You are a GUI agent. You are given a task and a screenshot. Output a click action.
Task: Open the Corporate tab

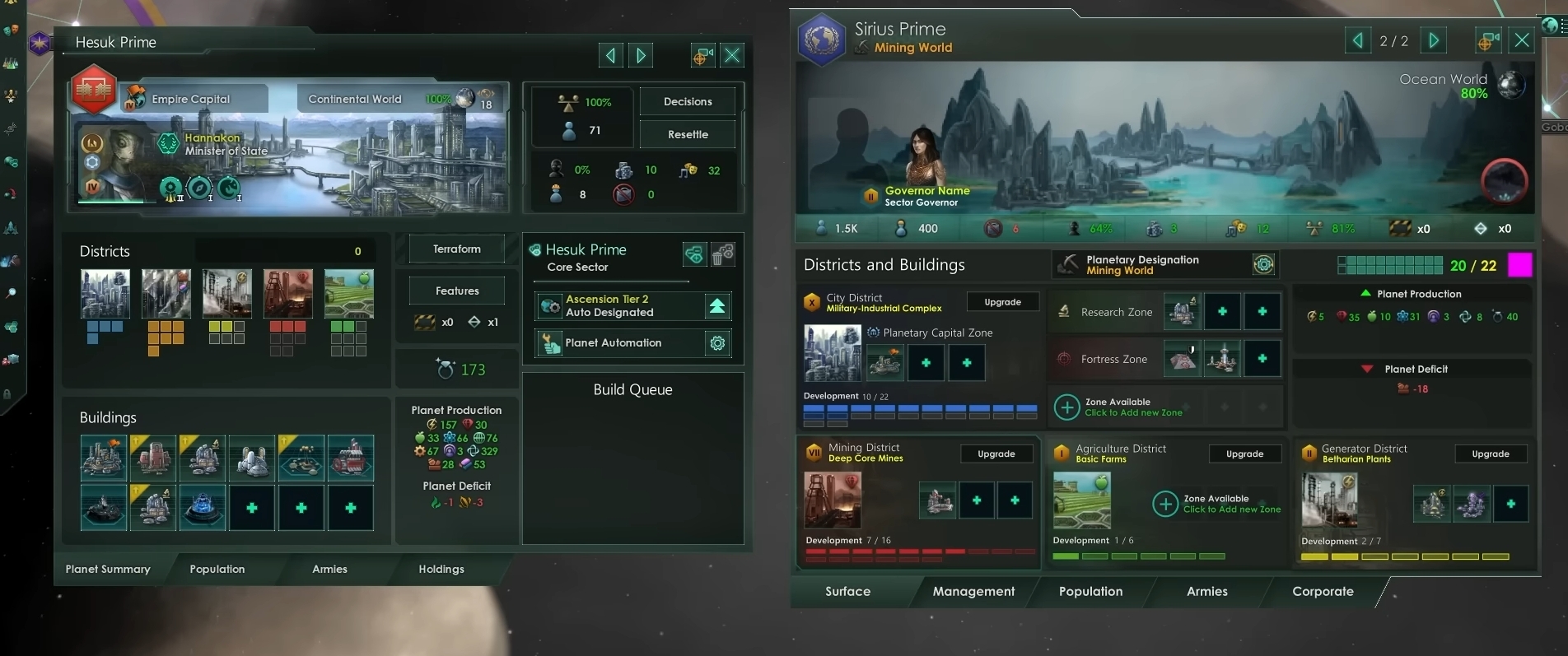point(1323,591)
